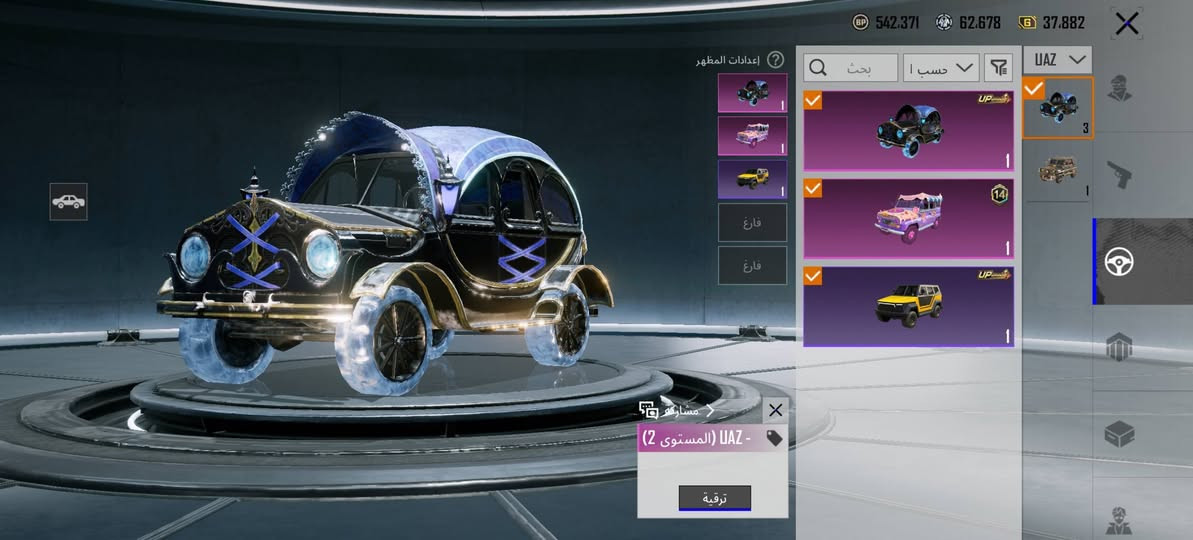Switch to the steering wheel vehicles tab
This screenshot has height=540, width=1193.
[x=1119, y=262]
